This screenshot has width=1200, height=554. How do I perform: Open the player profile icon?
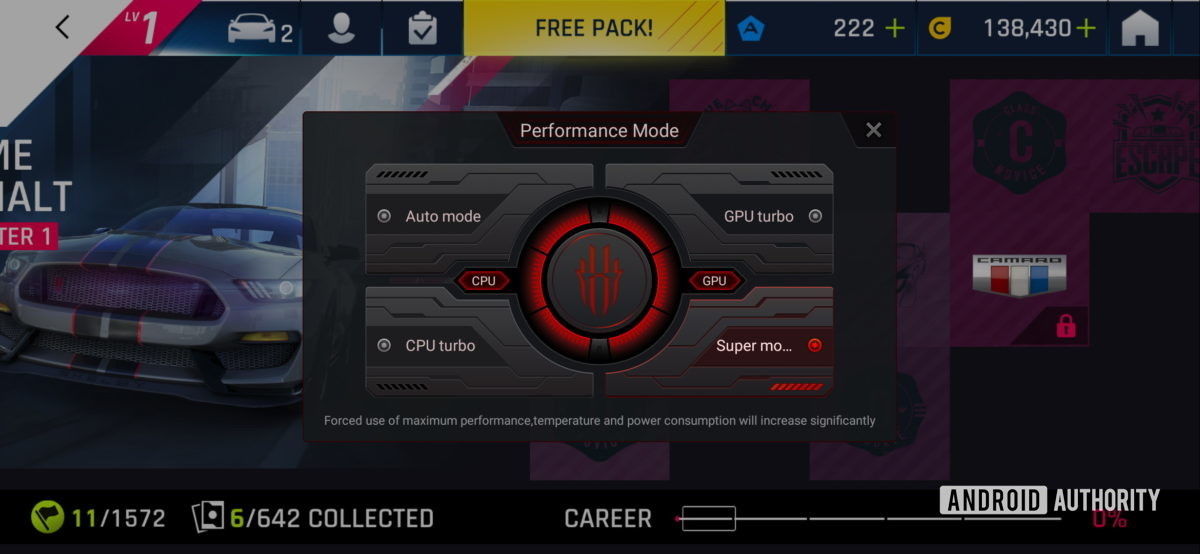pos(342,28)
